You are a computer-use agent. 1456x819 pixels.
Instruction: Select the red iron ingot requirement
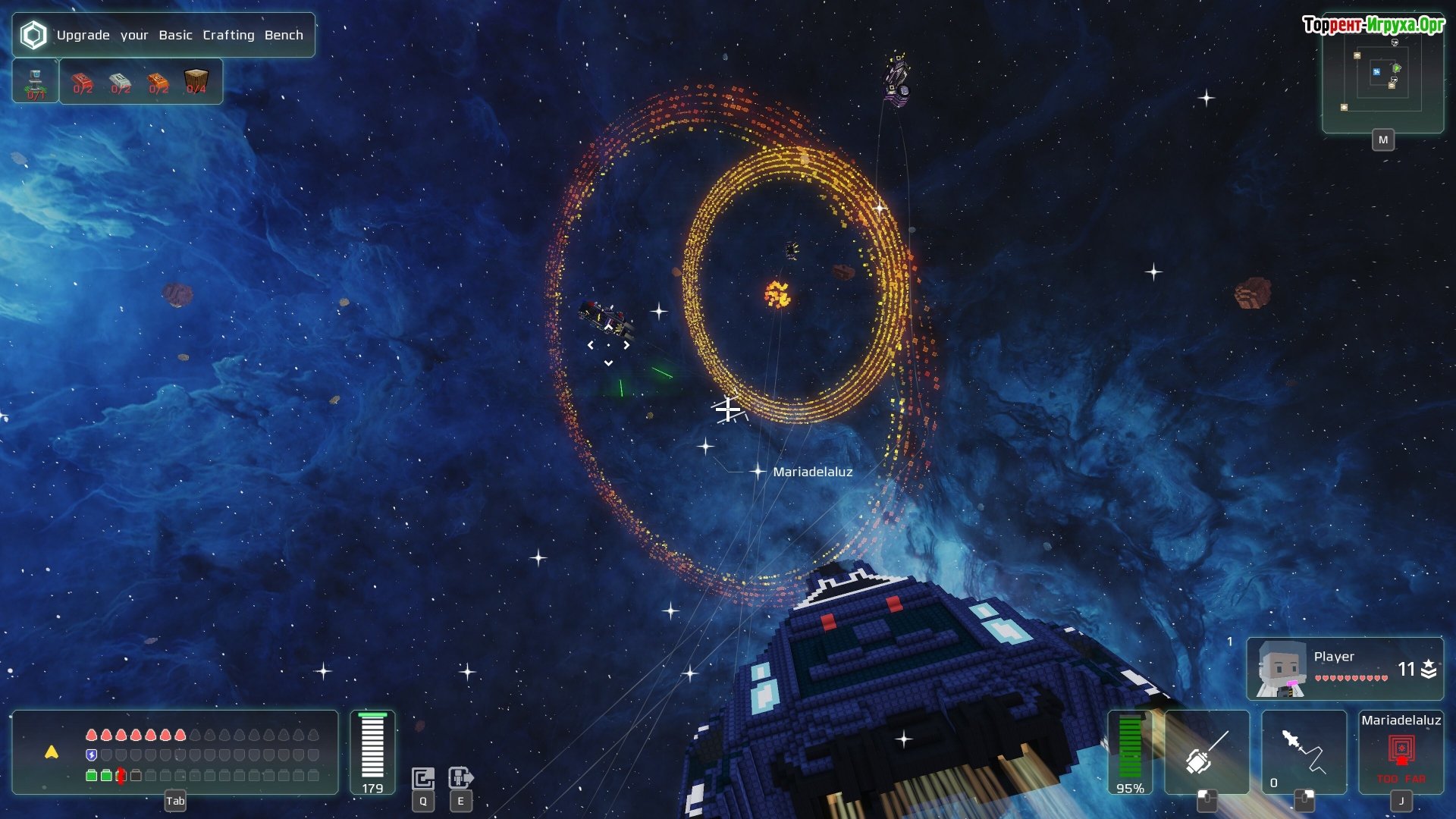coord(83,82)
